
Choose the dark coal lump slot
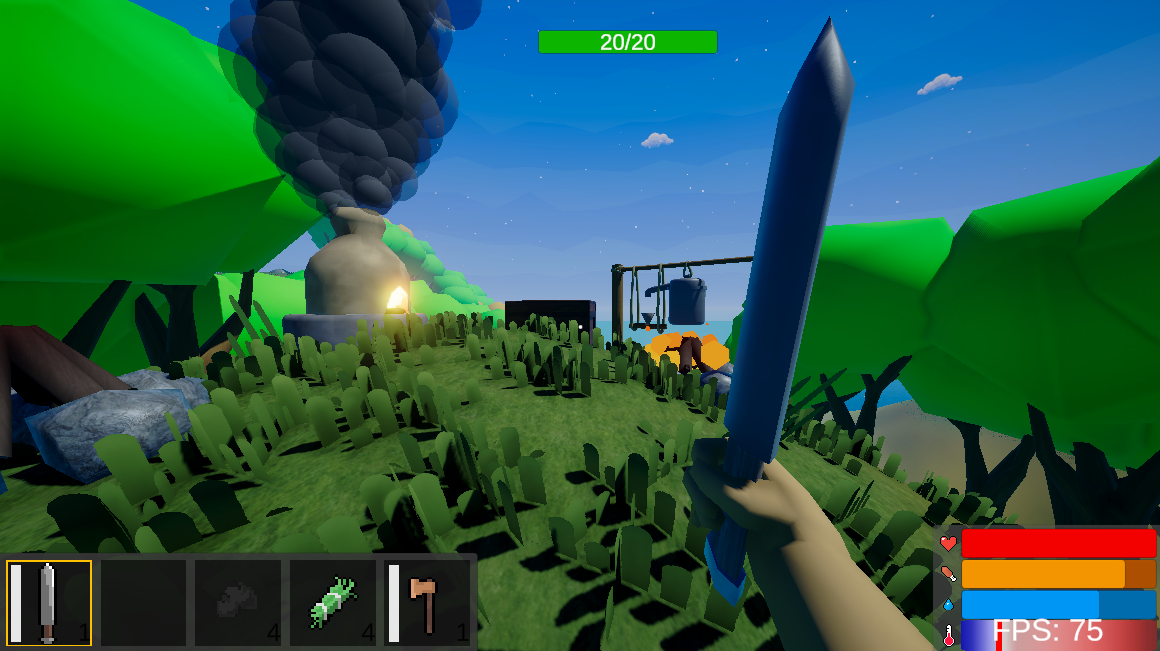(238, 602)
